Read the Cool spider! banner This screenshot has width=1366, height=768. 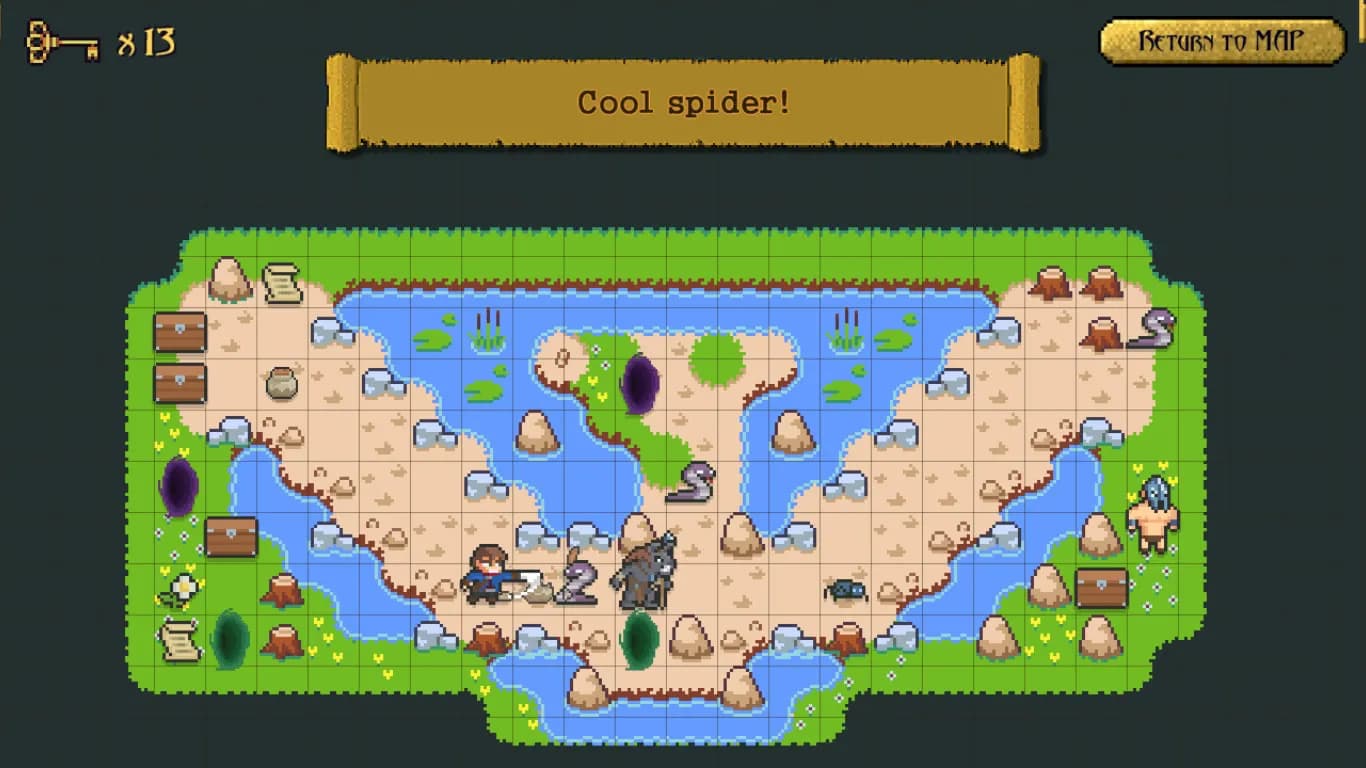click(683, 102)
